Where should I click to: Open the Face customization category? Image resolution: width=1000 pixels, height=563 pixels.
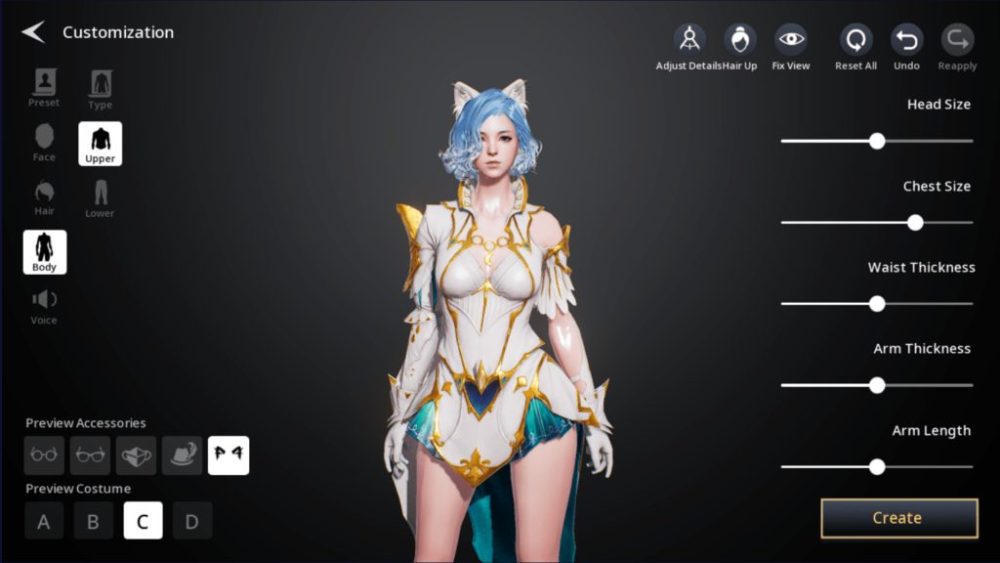point(44,142)
